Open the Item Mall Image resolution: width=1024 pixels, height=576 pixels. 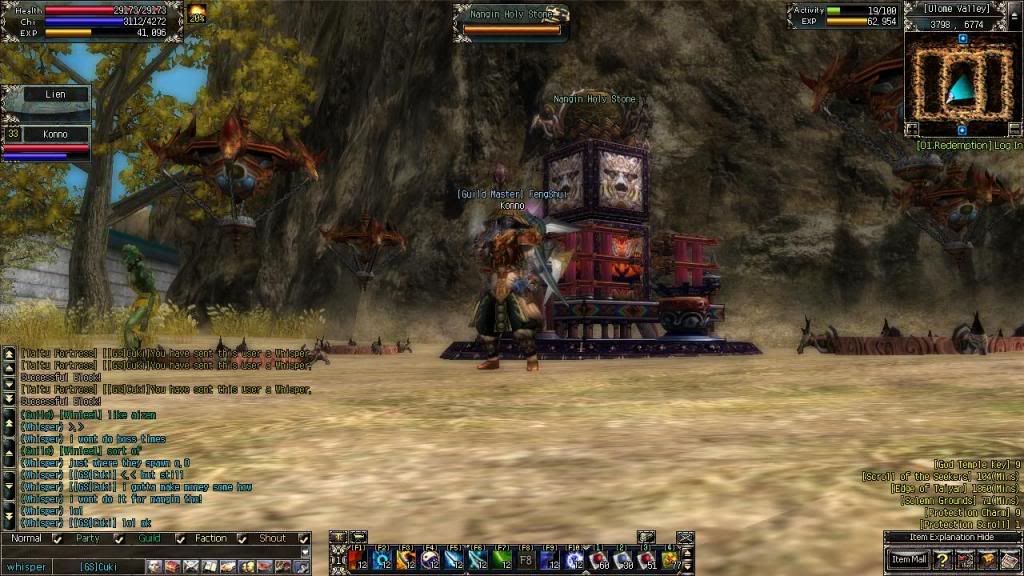coord(909,559)
